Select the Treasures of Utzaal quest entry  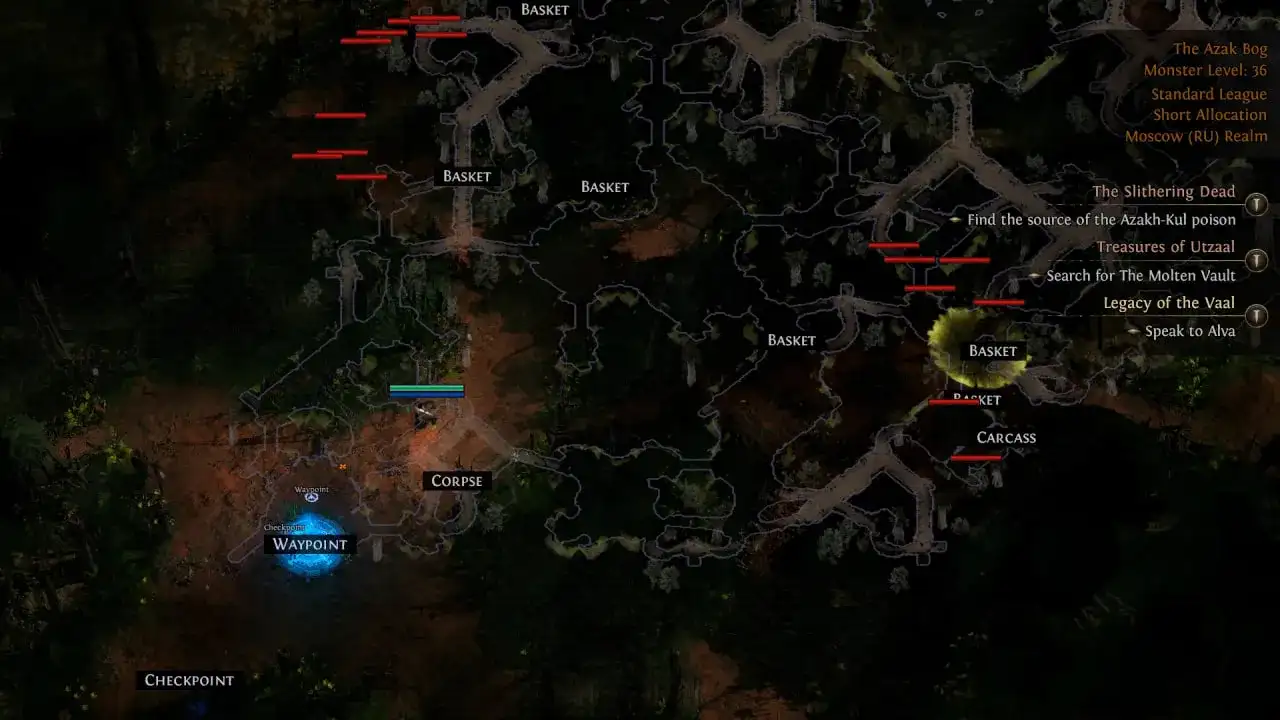click(x=1168, y=246)
